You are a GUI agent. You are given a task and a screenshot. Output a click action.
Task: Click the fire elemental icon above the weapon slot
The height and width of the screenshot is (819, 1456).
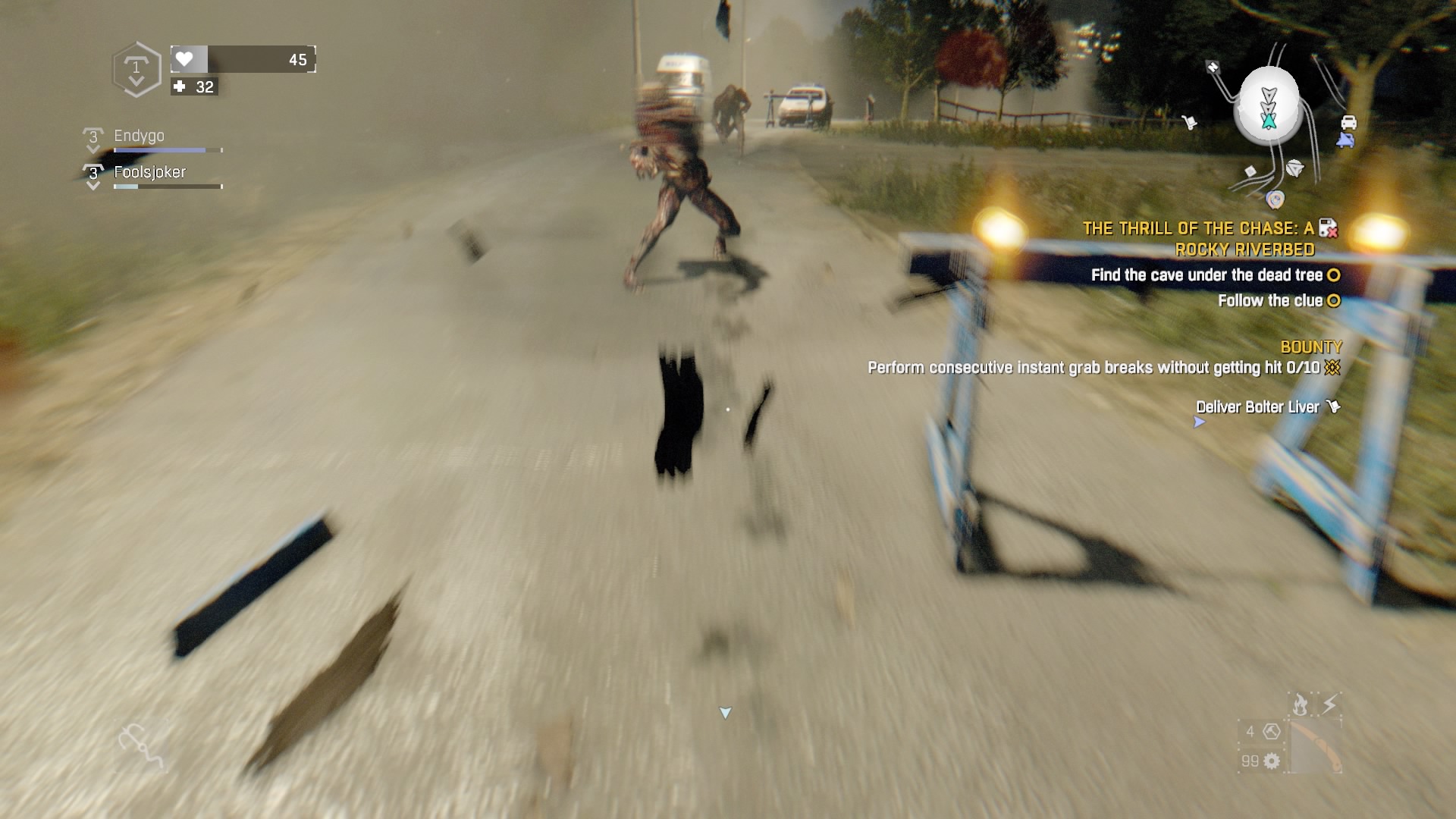coord(1300,704)
